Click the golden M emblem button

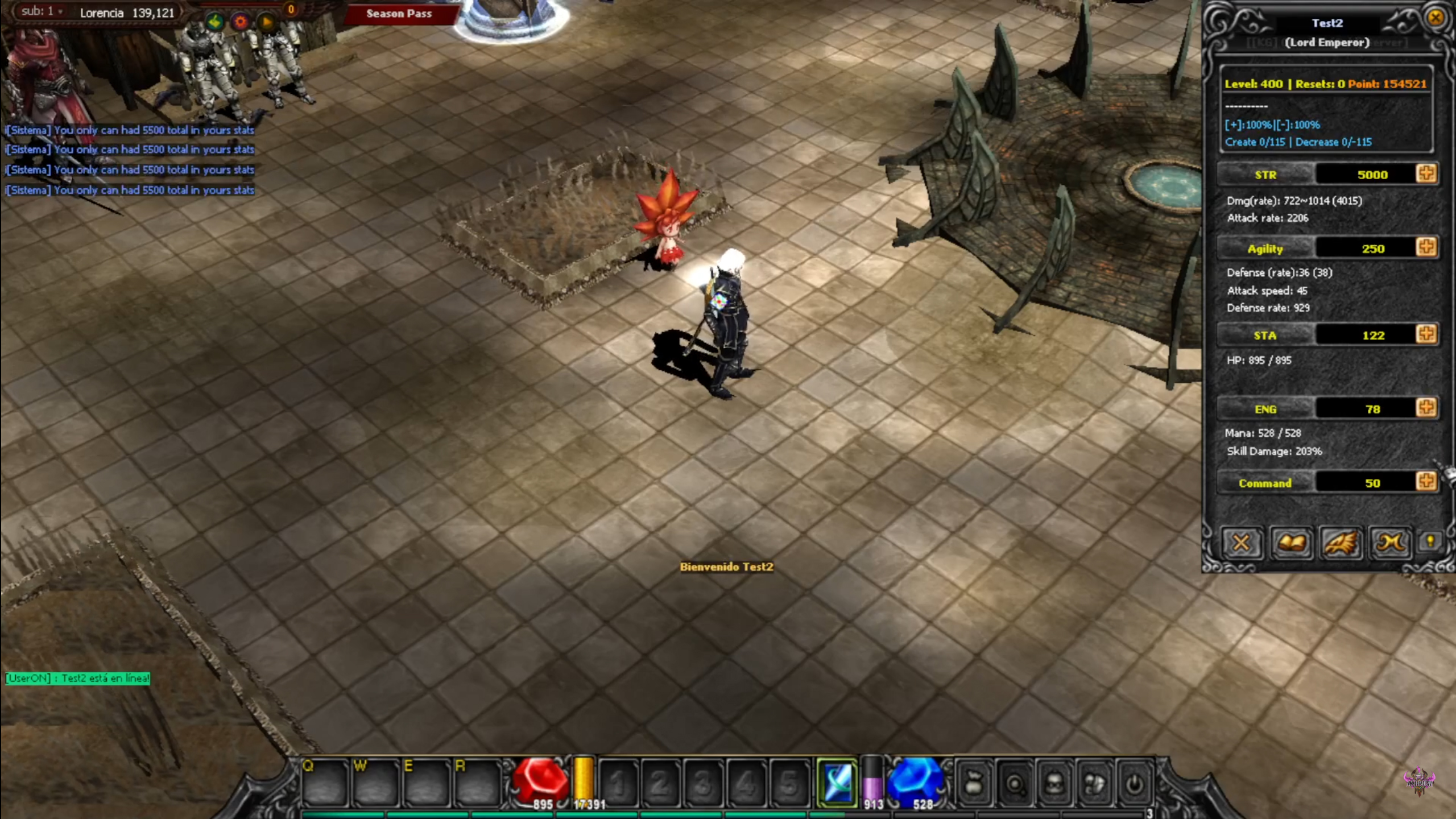pyautogui.click(x=1390, y=543)
